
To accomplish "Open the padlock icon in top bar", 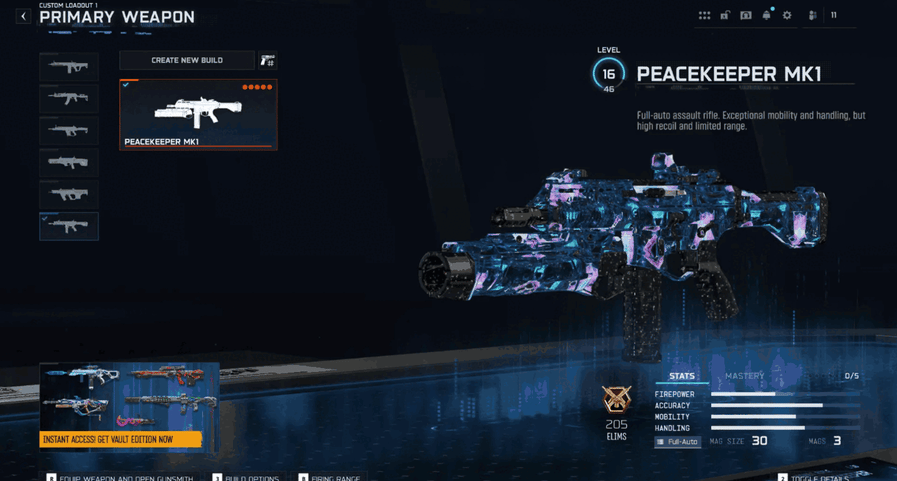I will pyautogui.click(x=725, y=16).
